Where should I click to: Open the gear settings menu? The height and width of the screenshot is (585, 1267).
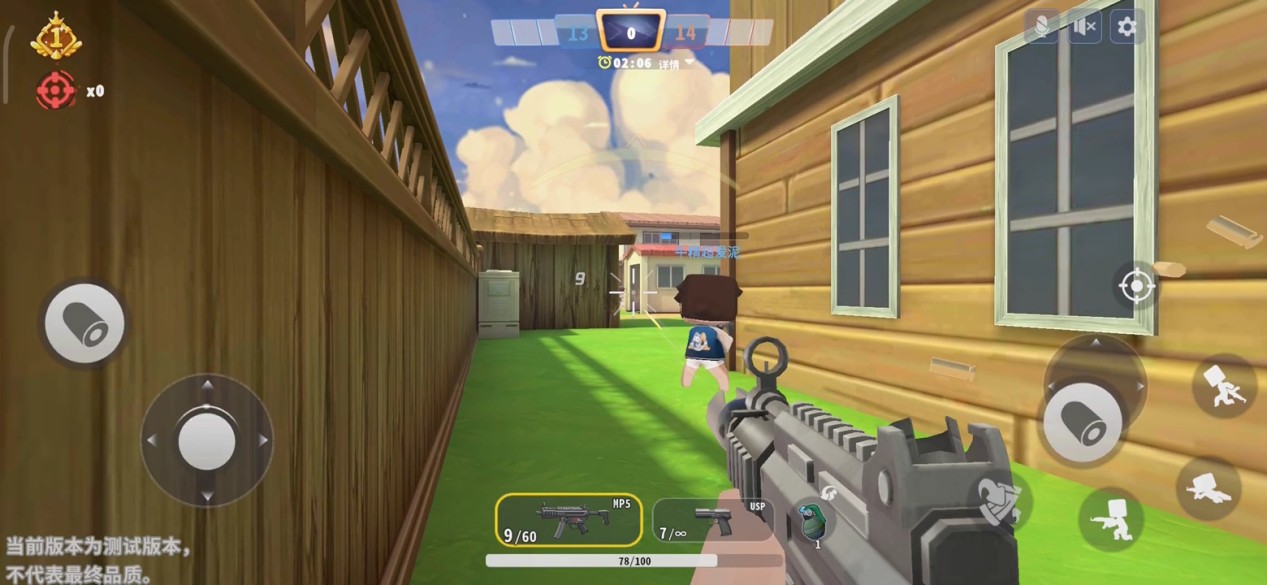1127,27
